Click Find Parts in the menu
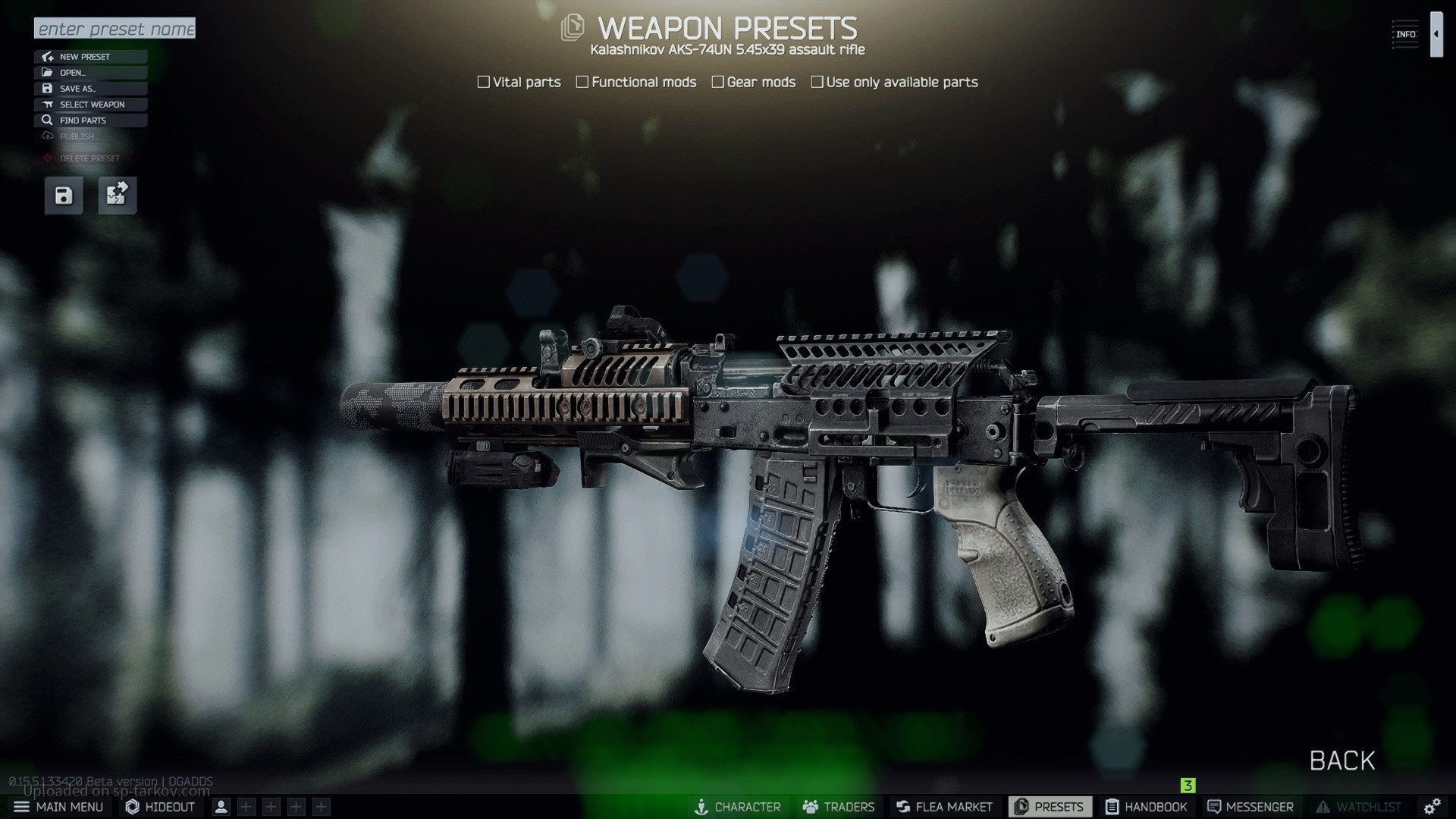Viewport: 1456px width, 819px height. [x=90, y=121]
